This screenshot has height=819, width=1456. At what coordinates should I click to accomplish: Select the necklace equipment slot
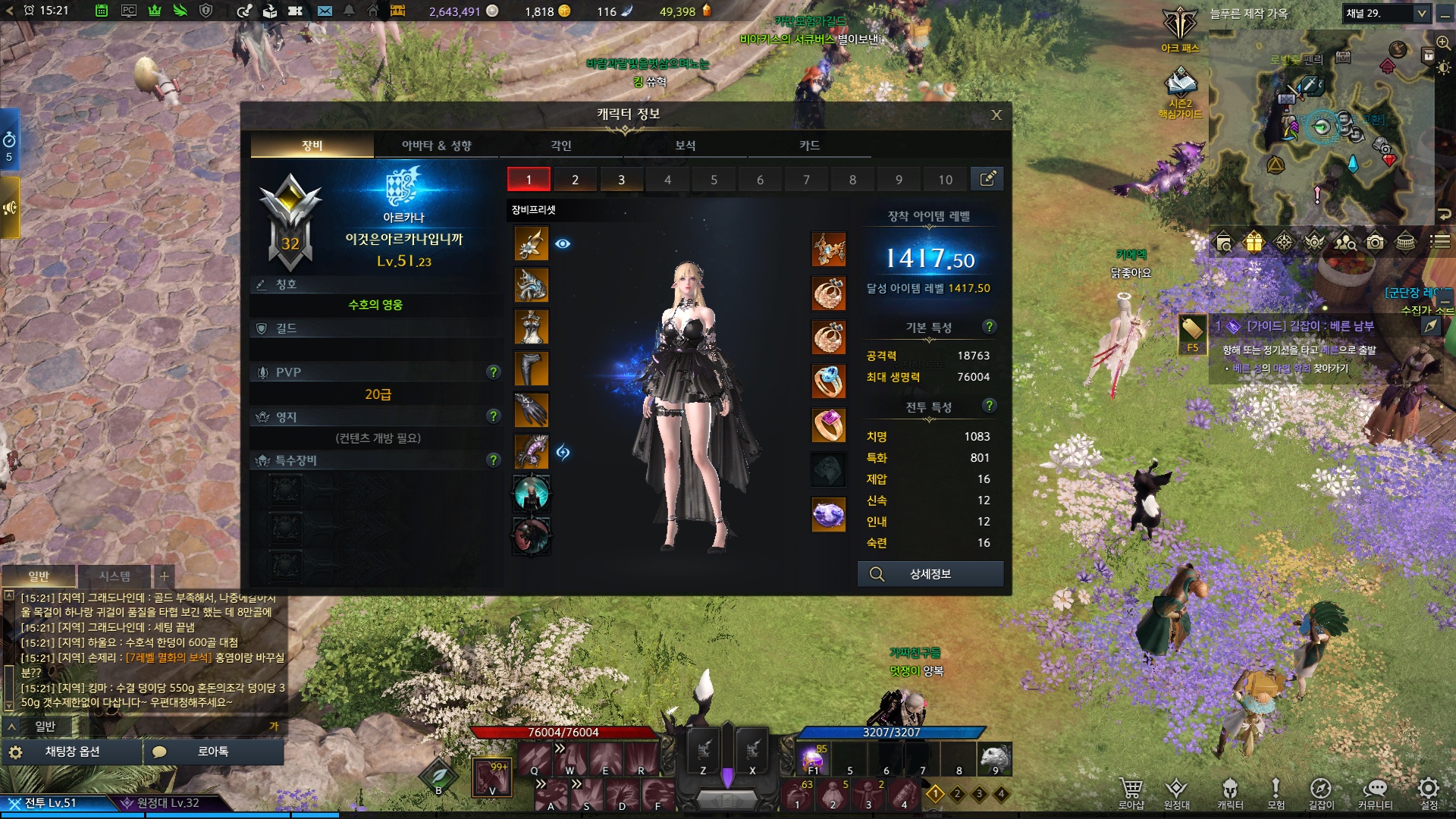tap(829, 249)
